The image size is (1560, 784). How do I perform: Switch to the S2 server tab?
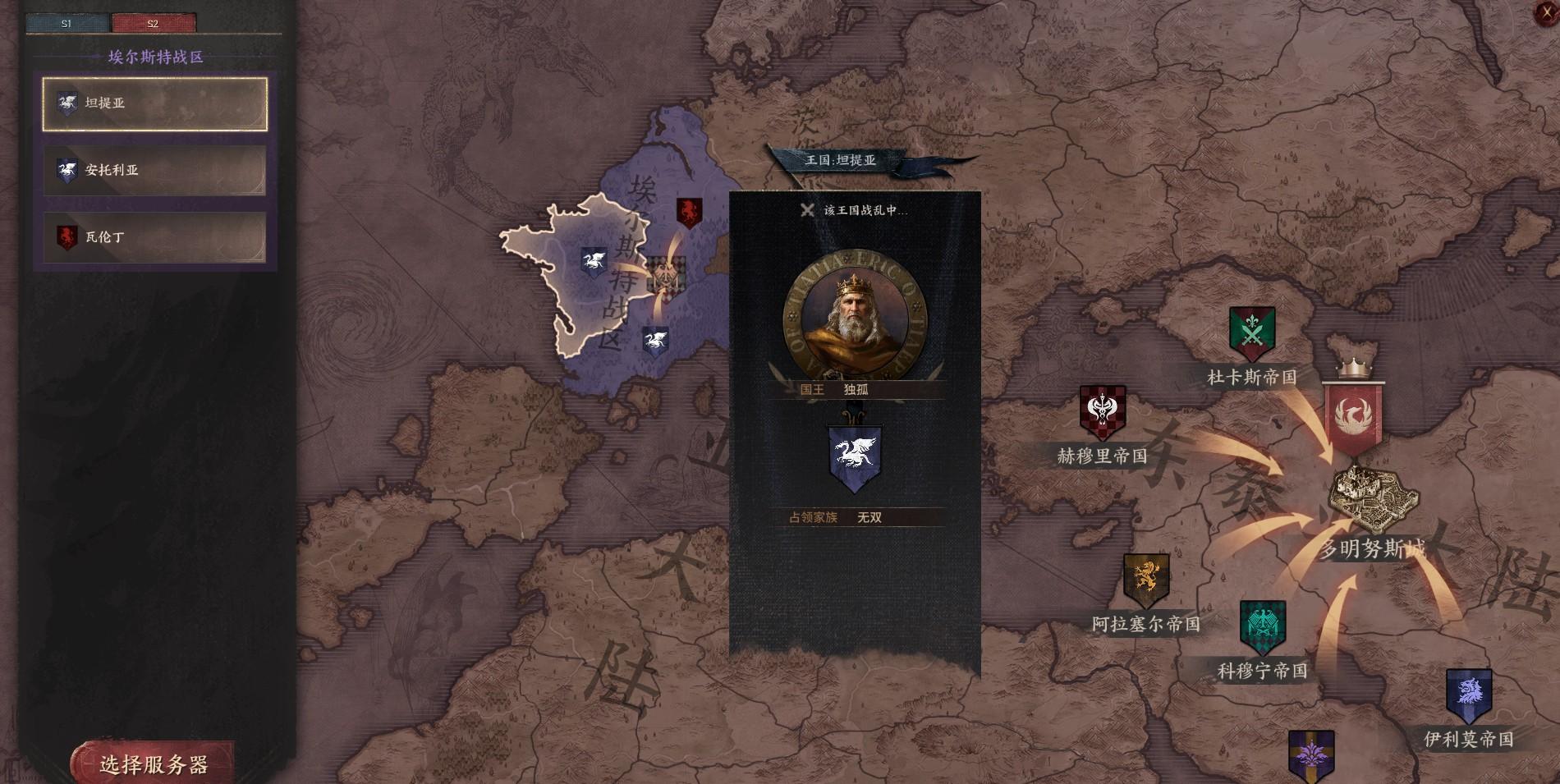(x=154, y=23)
